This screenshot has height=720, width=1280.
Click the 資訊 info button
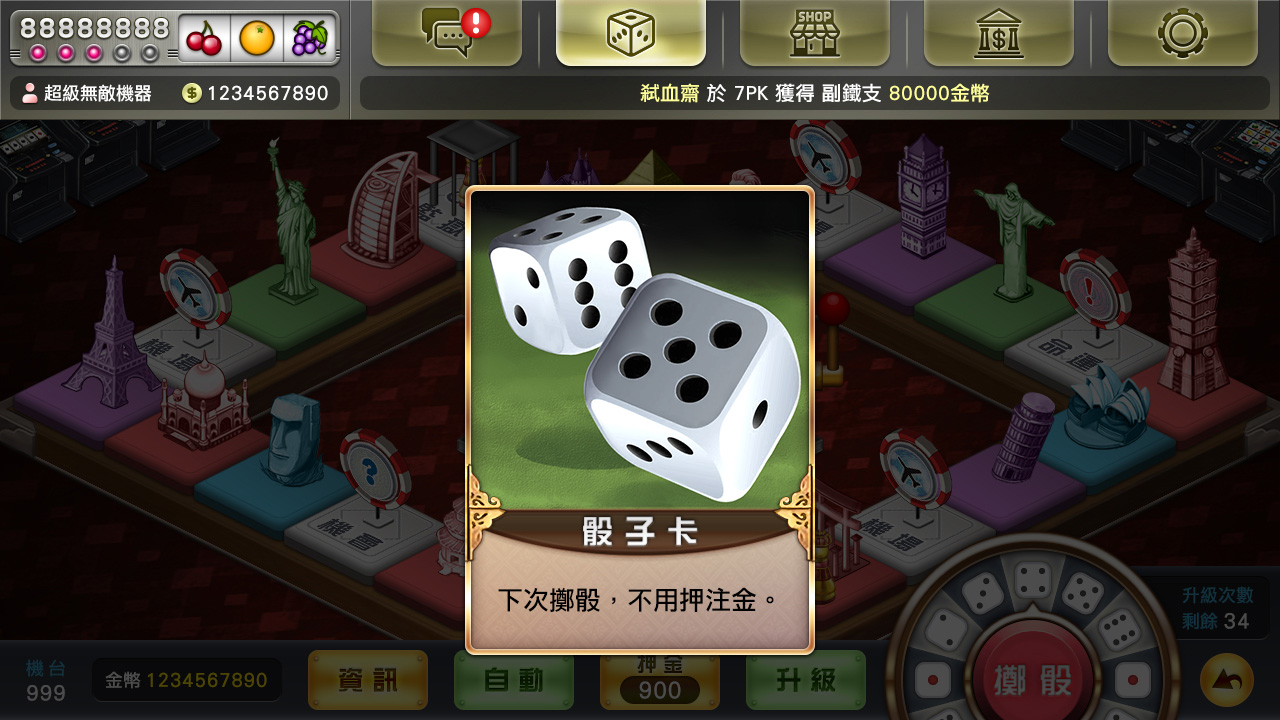pos(367,680)
